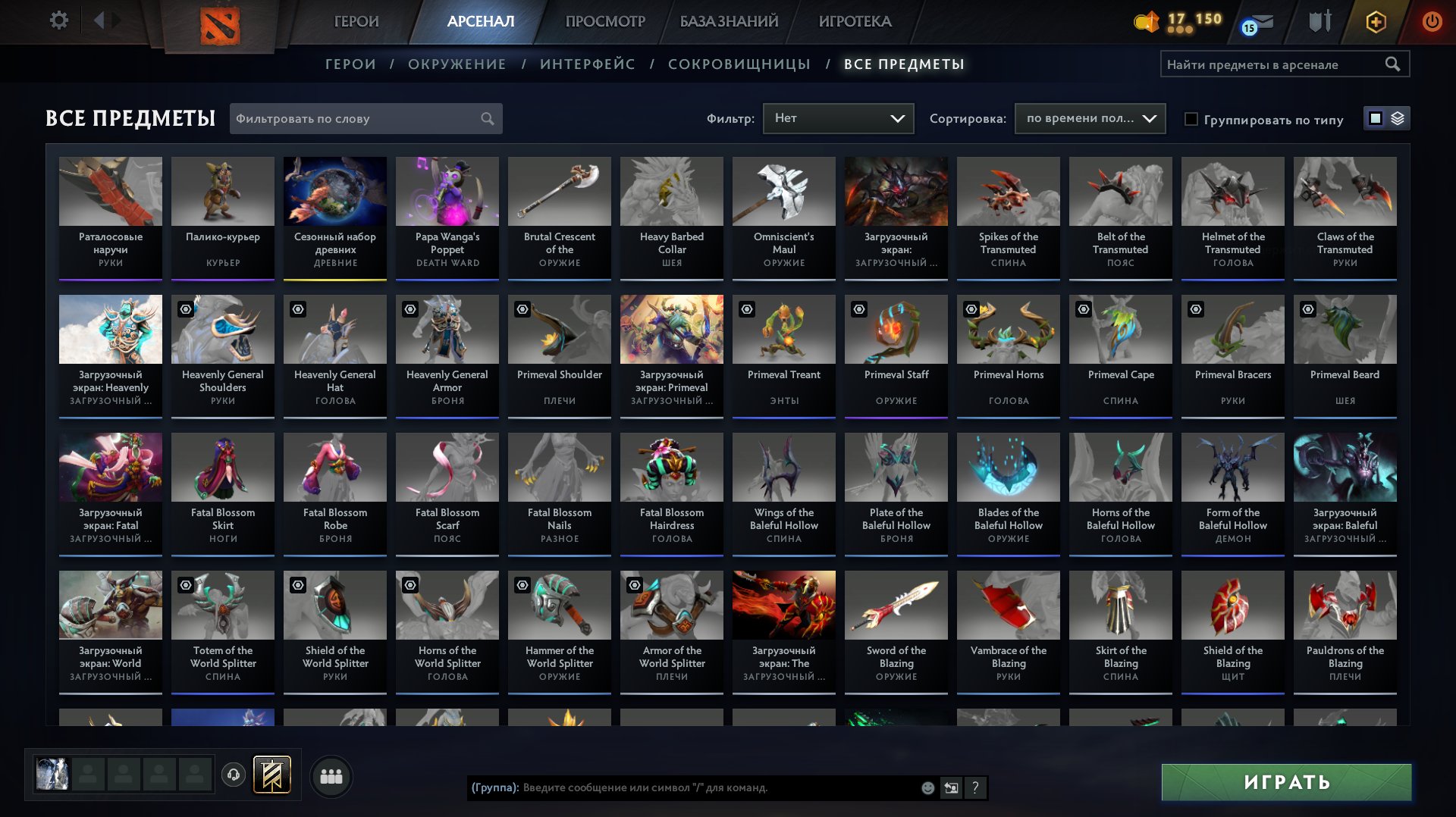Expand the back navigation arrow top left

coord(99,21)
